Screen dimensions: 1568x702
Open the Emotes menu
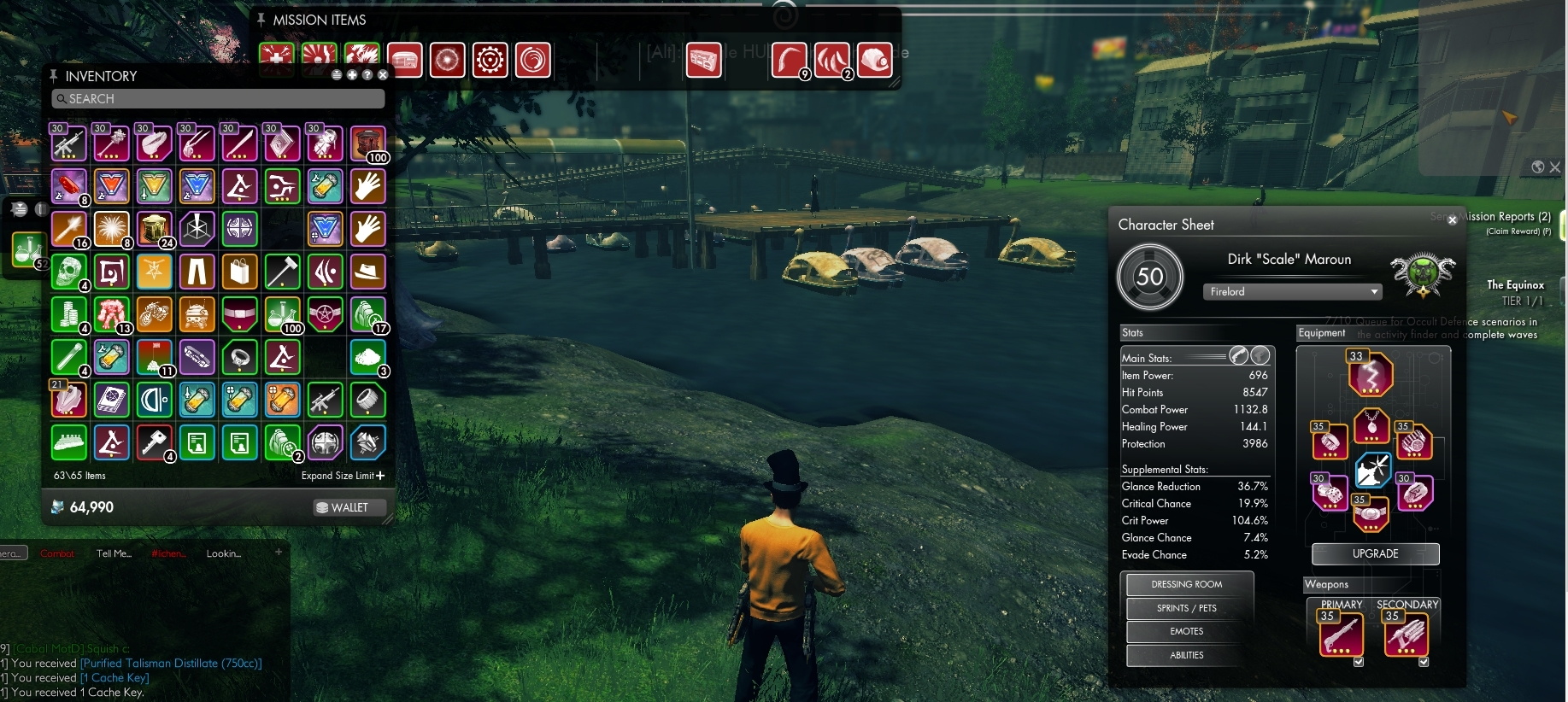[1186, 631]
